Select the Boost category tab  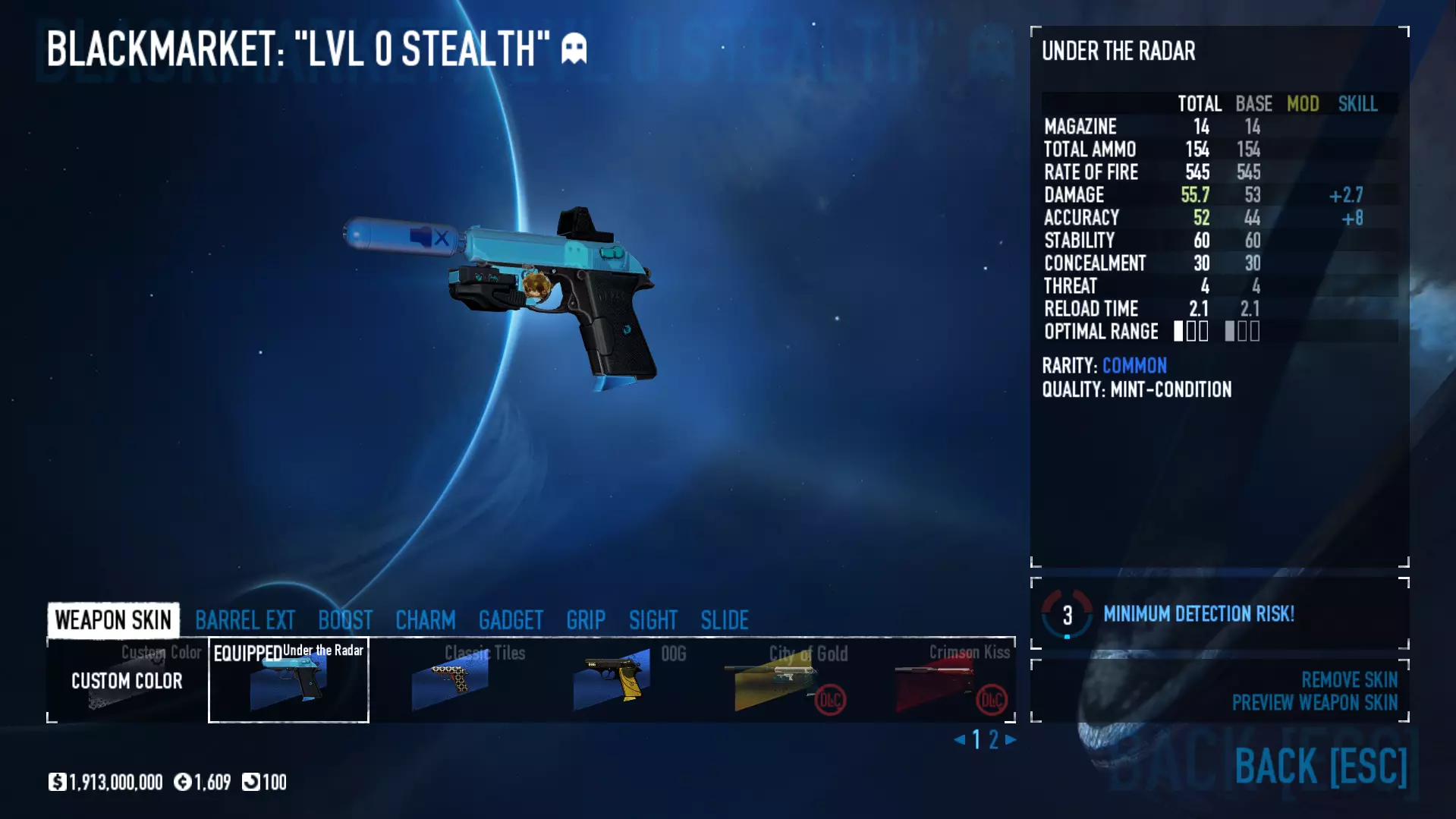(x=345, y=620)
